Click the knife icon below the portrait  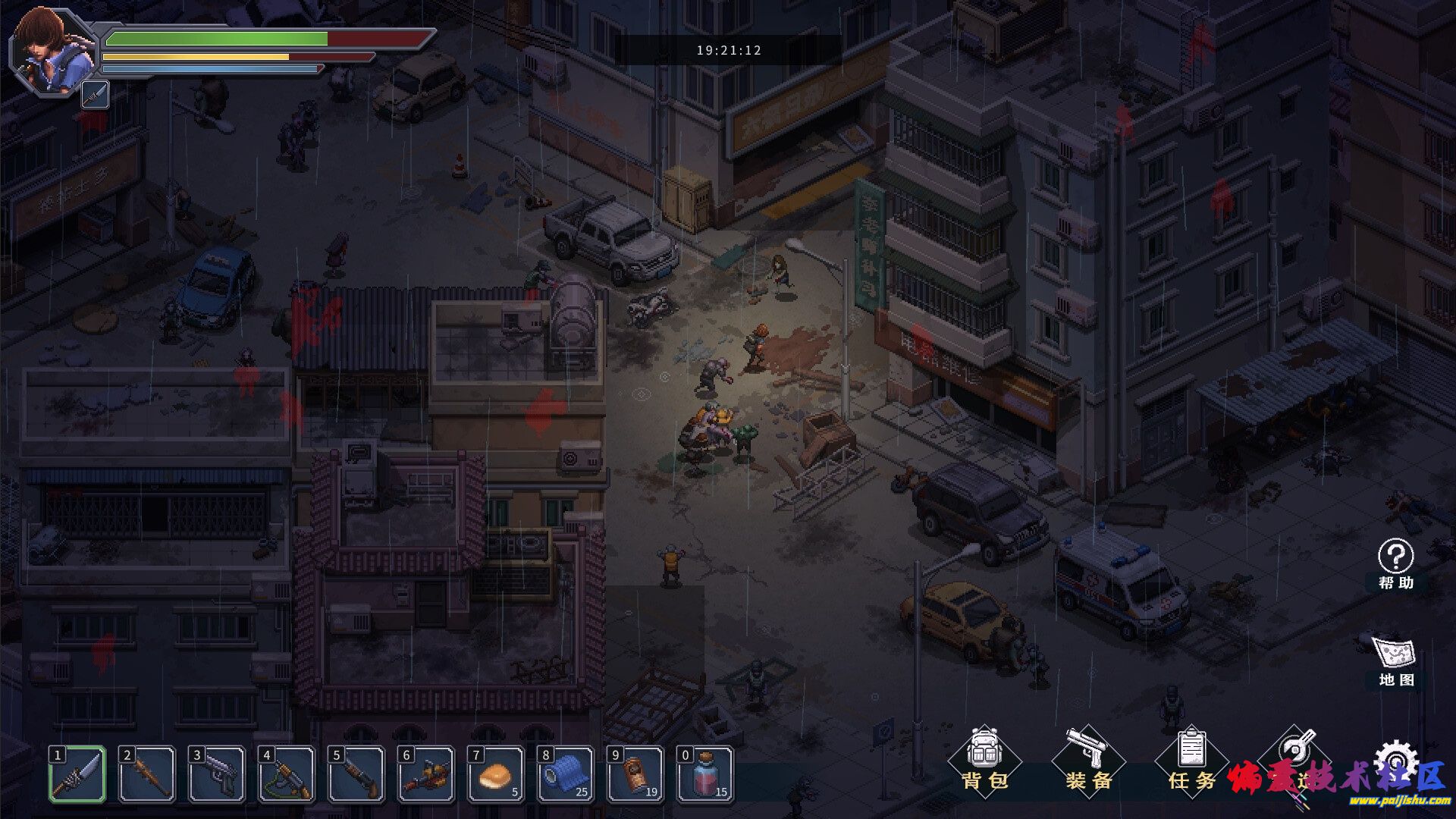click(96, 96)
